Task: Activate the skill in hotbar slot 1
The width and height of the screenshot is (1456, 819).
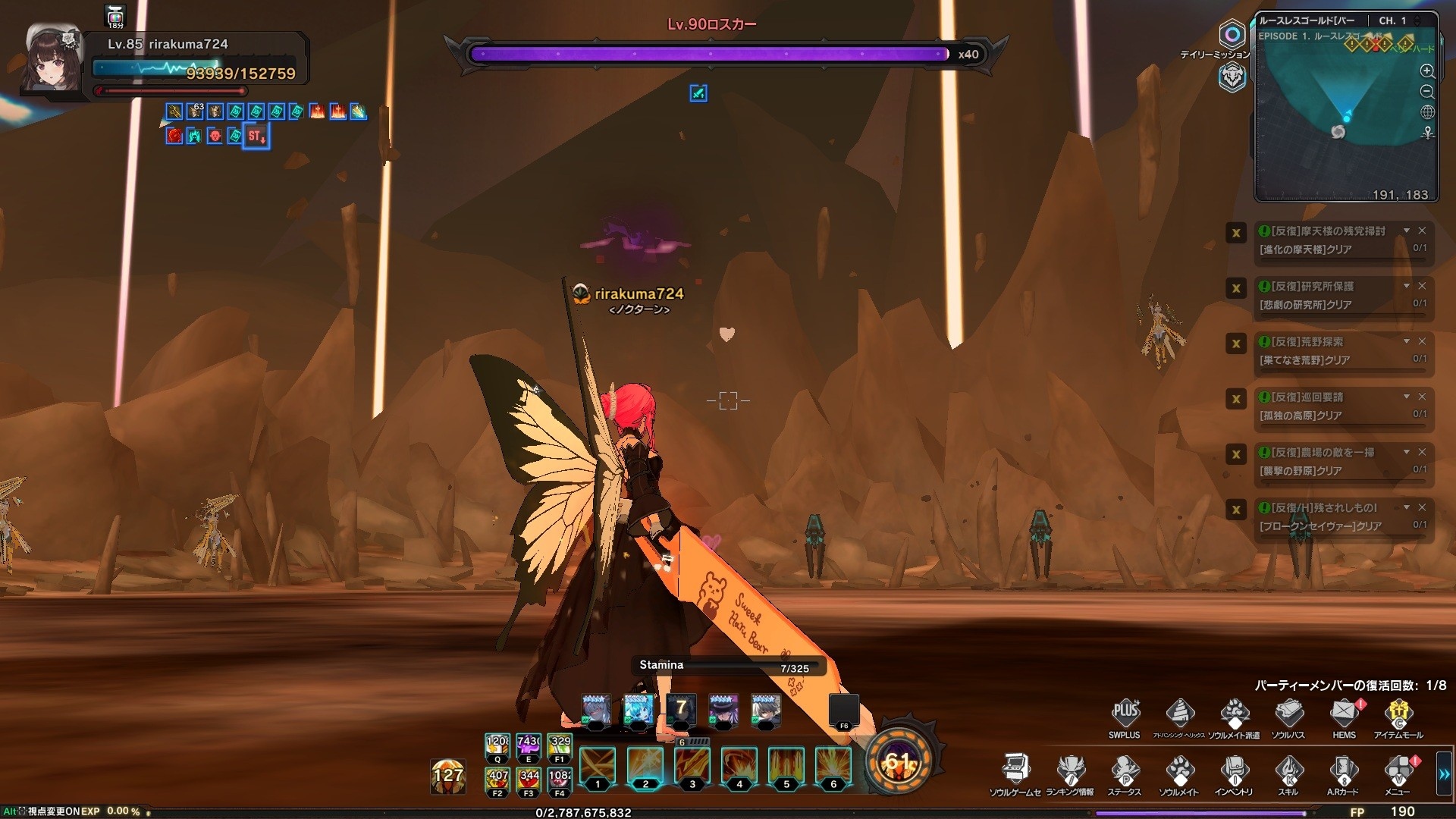Action: (x=598, y=766)
